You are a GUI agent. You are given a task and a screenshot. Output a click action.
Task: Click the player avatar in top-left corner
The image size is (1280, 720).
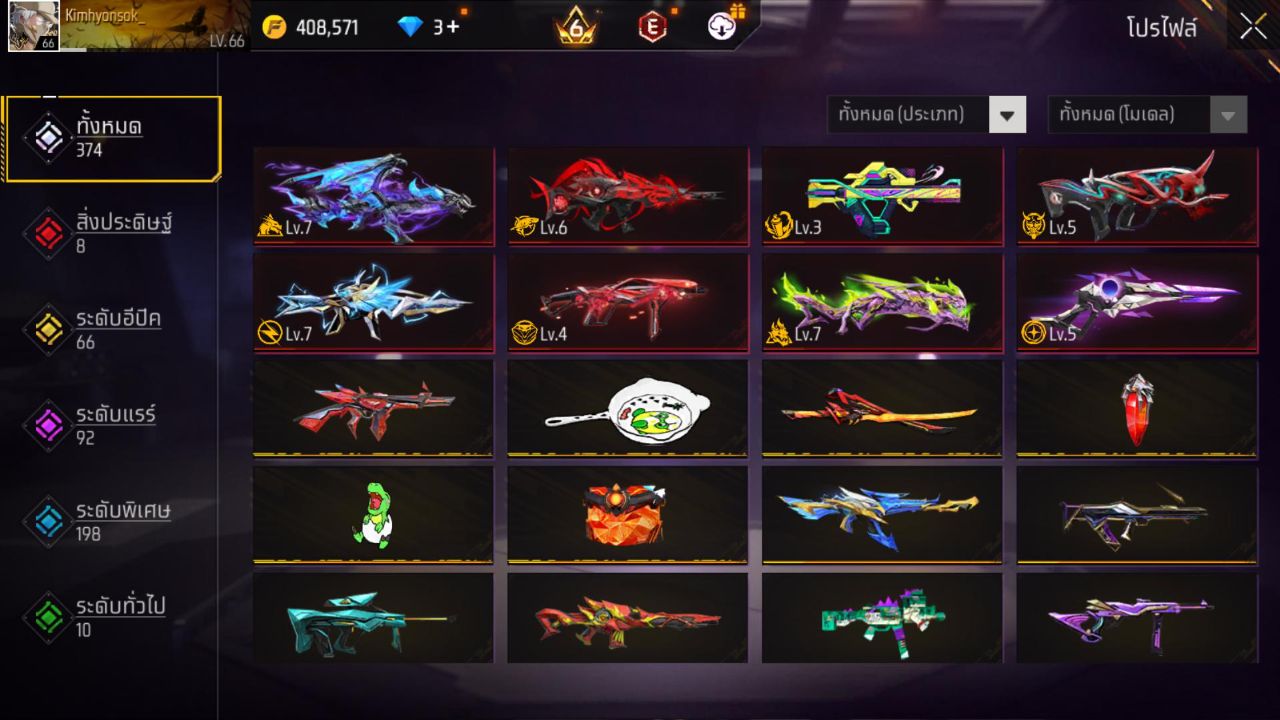click(x=34, y=27)
